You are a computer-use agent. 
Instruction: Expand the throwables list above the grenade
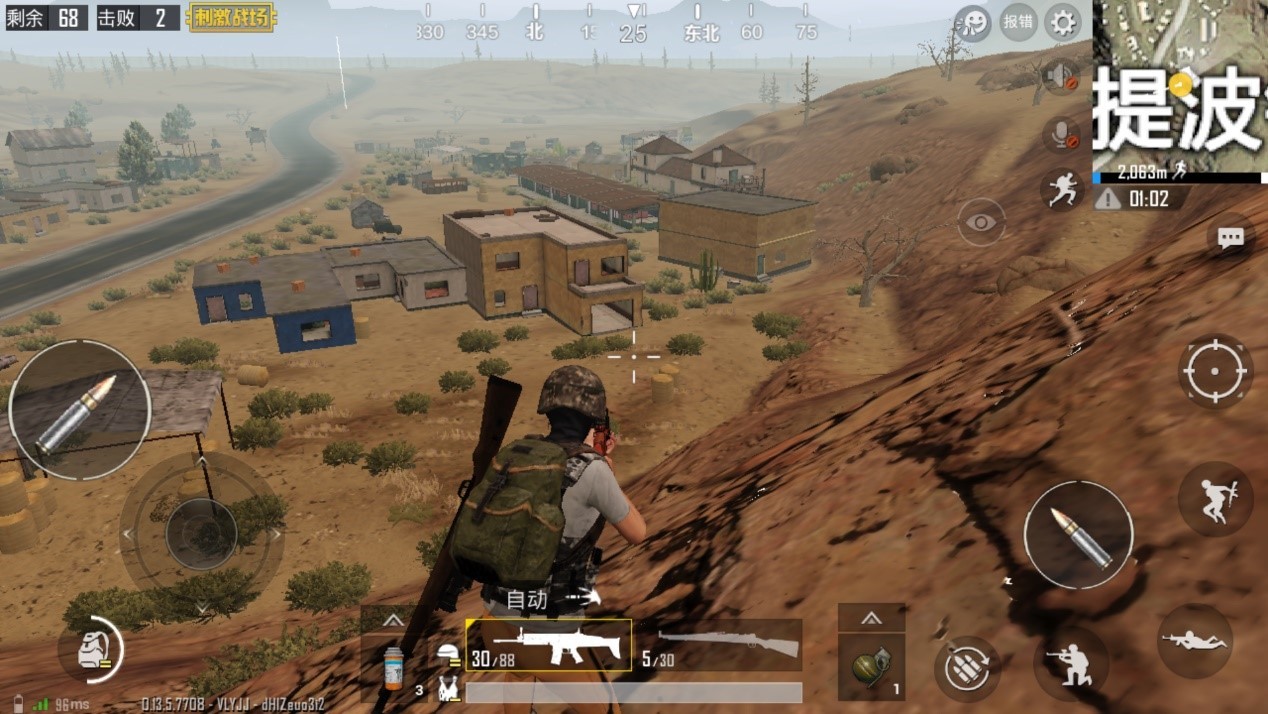tap(871, 618)
